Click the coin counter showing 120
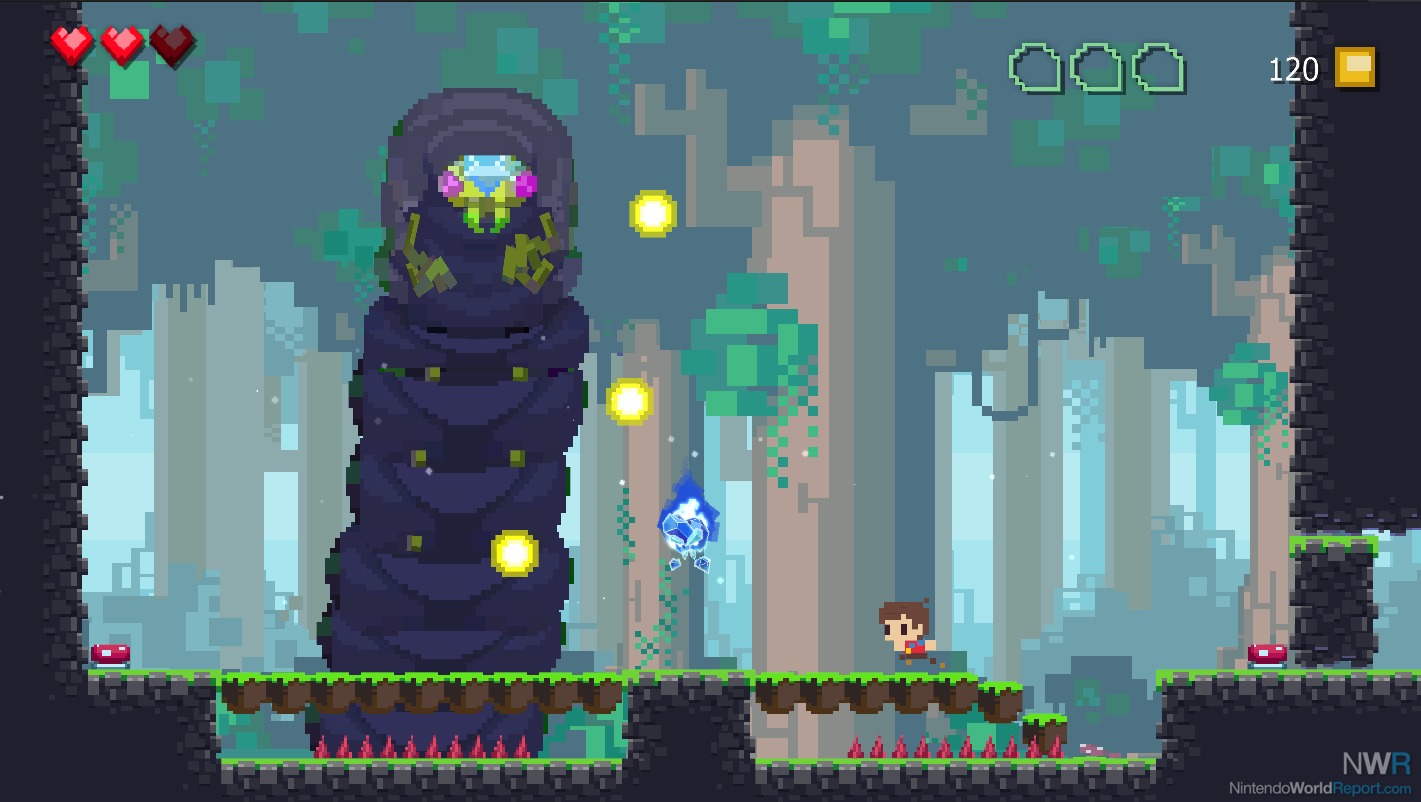This screenshot has height=802, width=1421. click(1296, 69)
